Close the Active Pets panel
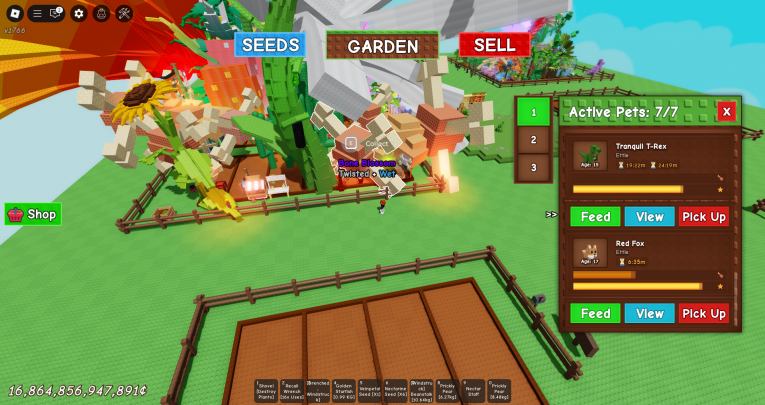This screenshot has height=405, width=765. click(x=726, y=111)
